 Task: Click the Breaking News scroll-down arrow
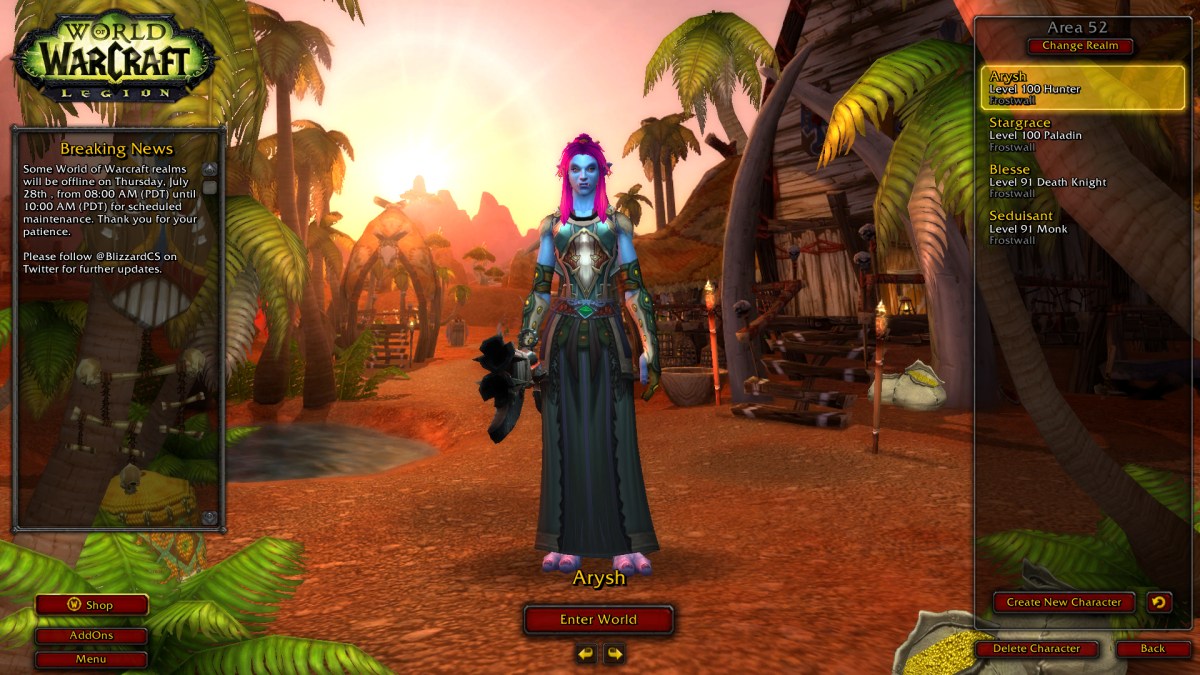point(210,518)
